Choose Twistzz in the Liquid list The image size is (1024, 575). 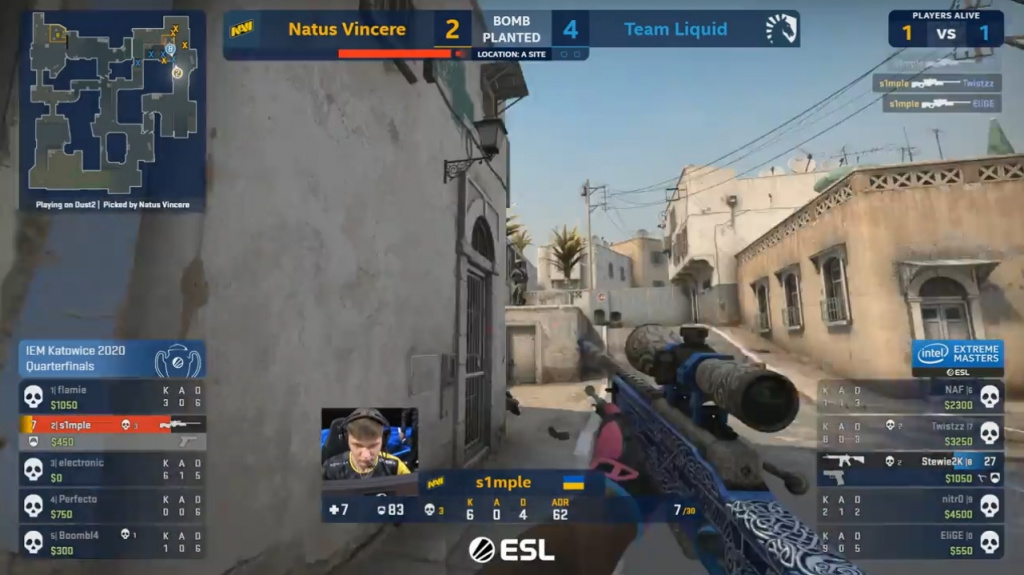point(909,433)
